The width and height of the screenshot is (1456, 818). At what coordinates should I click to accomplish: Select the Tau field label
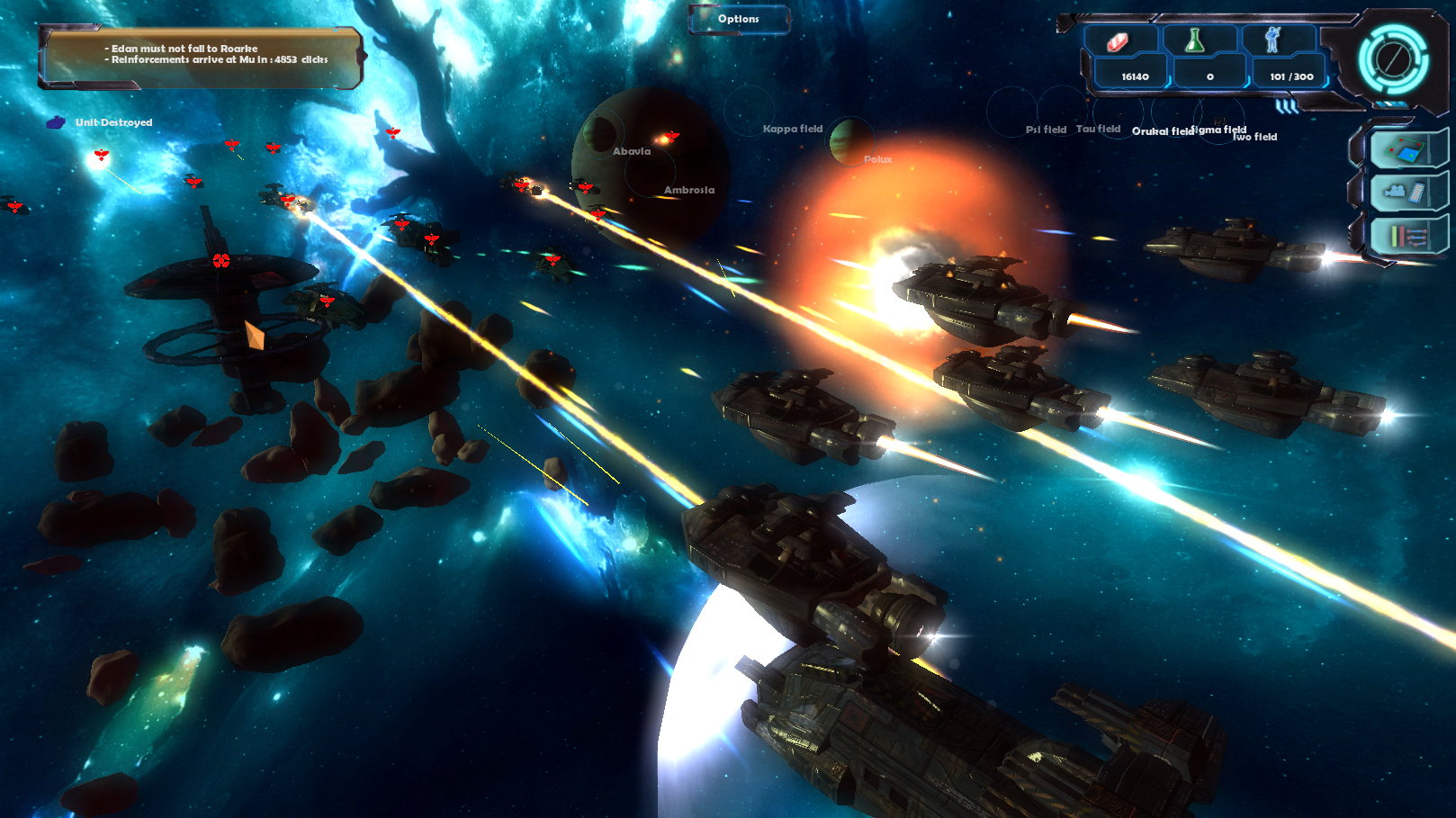[x=1098, y=129]
